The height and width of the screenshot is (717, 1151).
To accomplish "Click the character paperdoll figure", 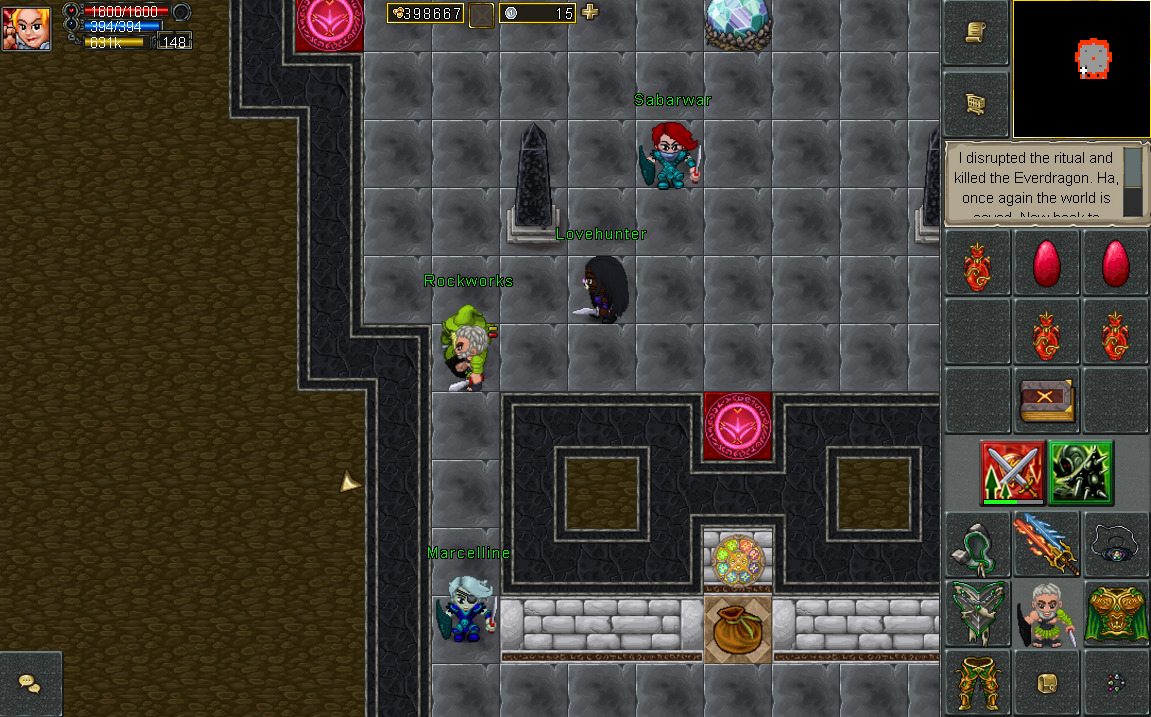I will pyautogui.click(x=1046, y=612).
